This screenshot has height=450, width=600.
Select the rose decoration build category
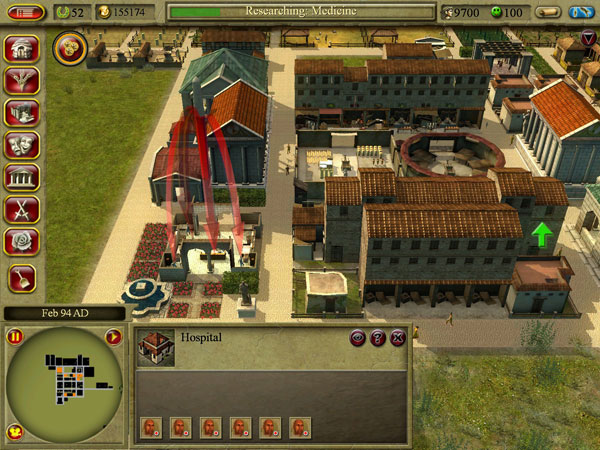click(22, 242)
